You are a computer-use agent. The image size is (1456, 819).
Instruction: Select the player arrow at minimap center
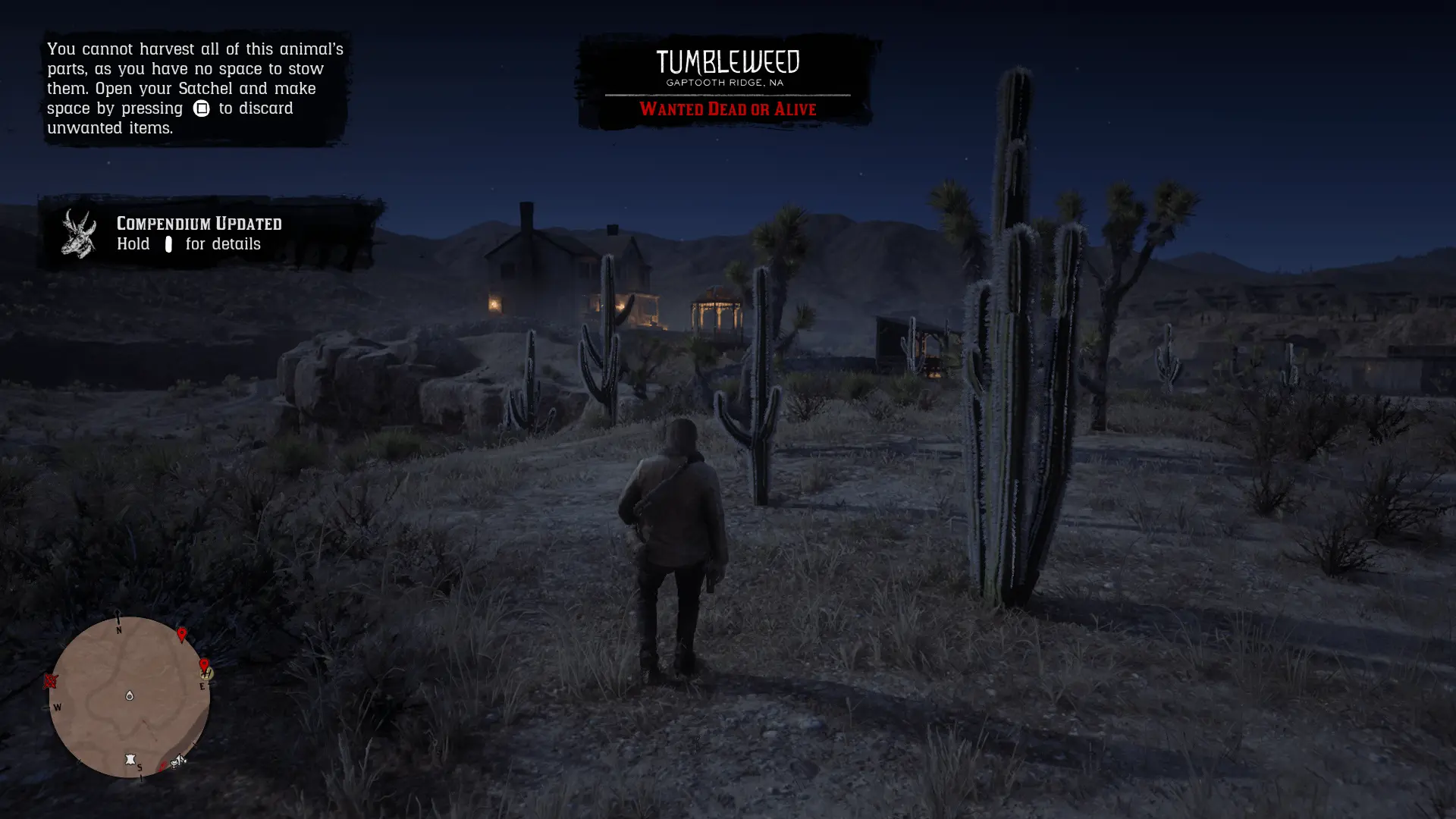coord(130,696)
